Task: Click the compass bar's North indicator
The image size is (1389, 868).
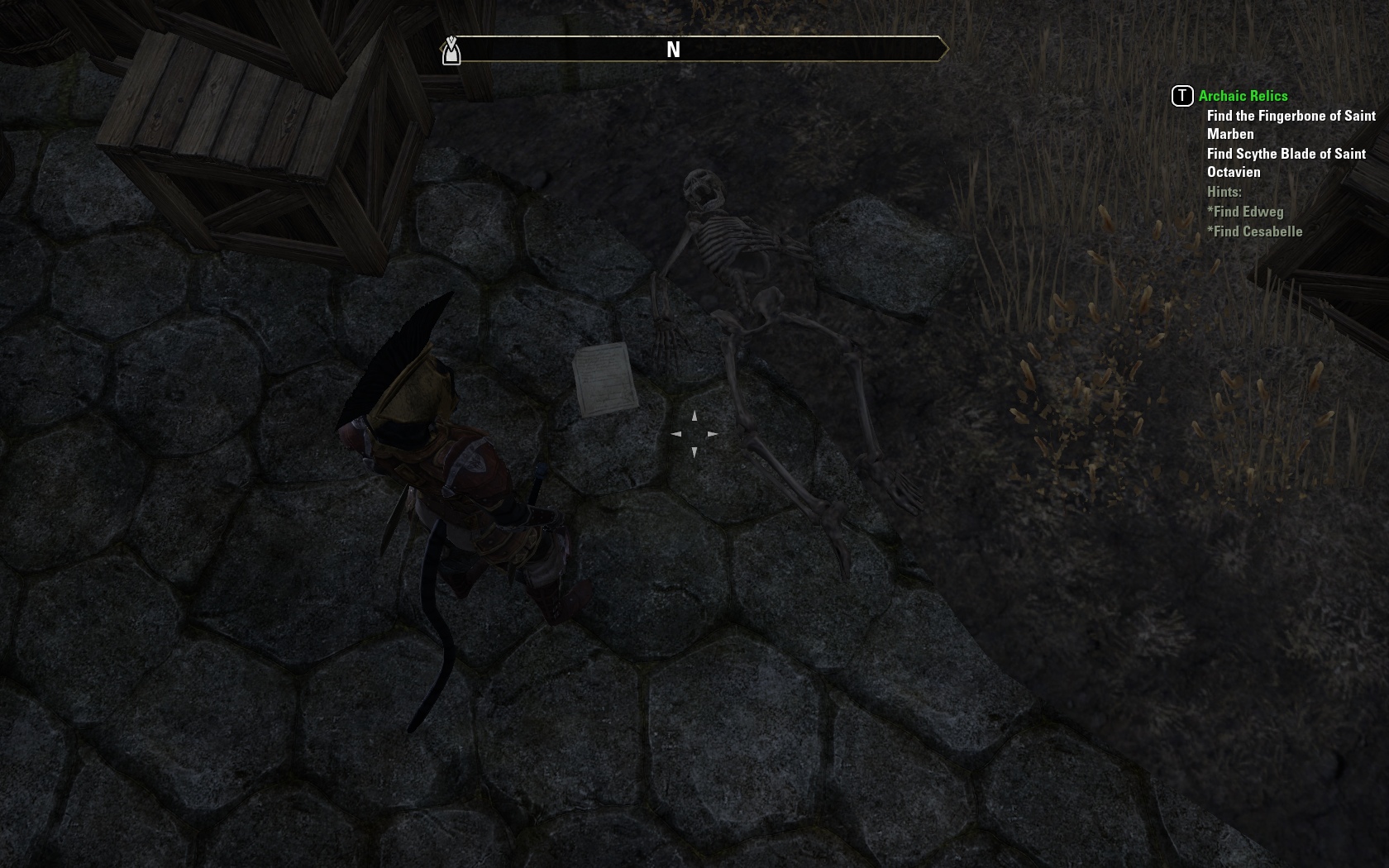Action: (673, 50)
